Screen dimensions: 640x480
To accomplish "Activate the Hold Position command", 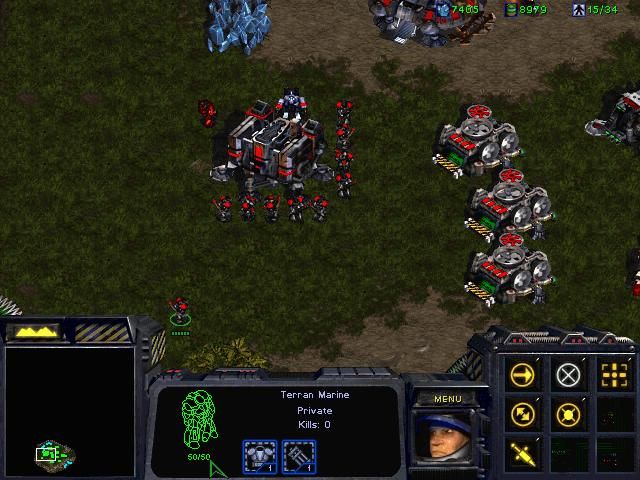I will [x=568, y=413].
